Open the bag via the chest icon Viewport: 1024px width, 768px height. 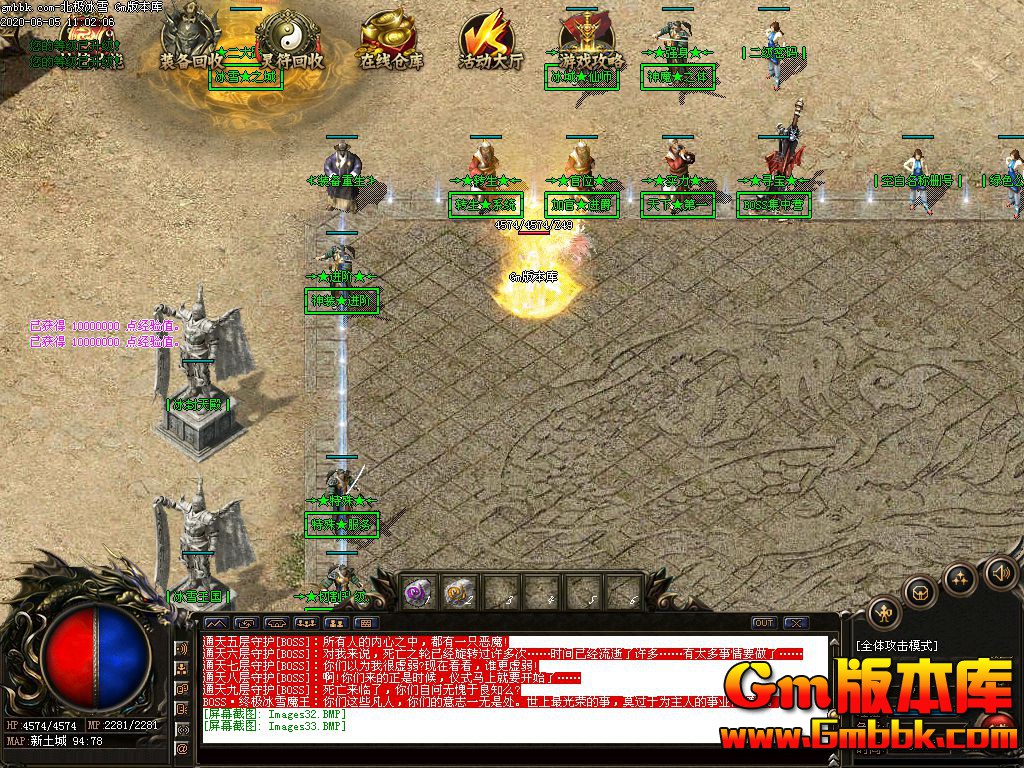(920, 592)
